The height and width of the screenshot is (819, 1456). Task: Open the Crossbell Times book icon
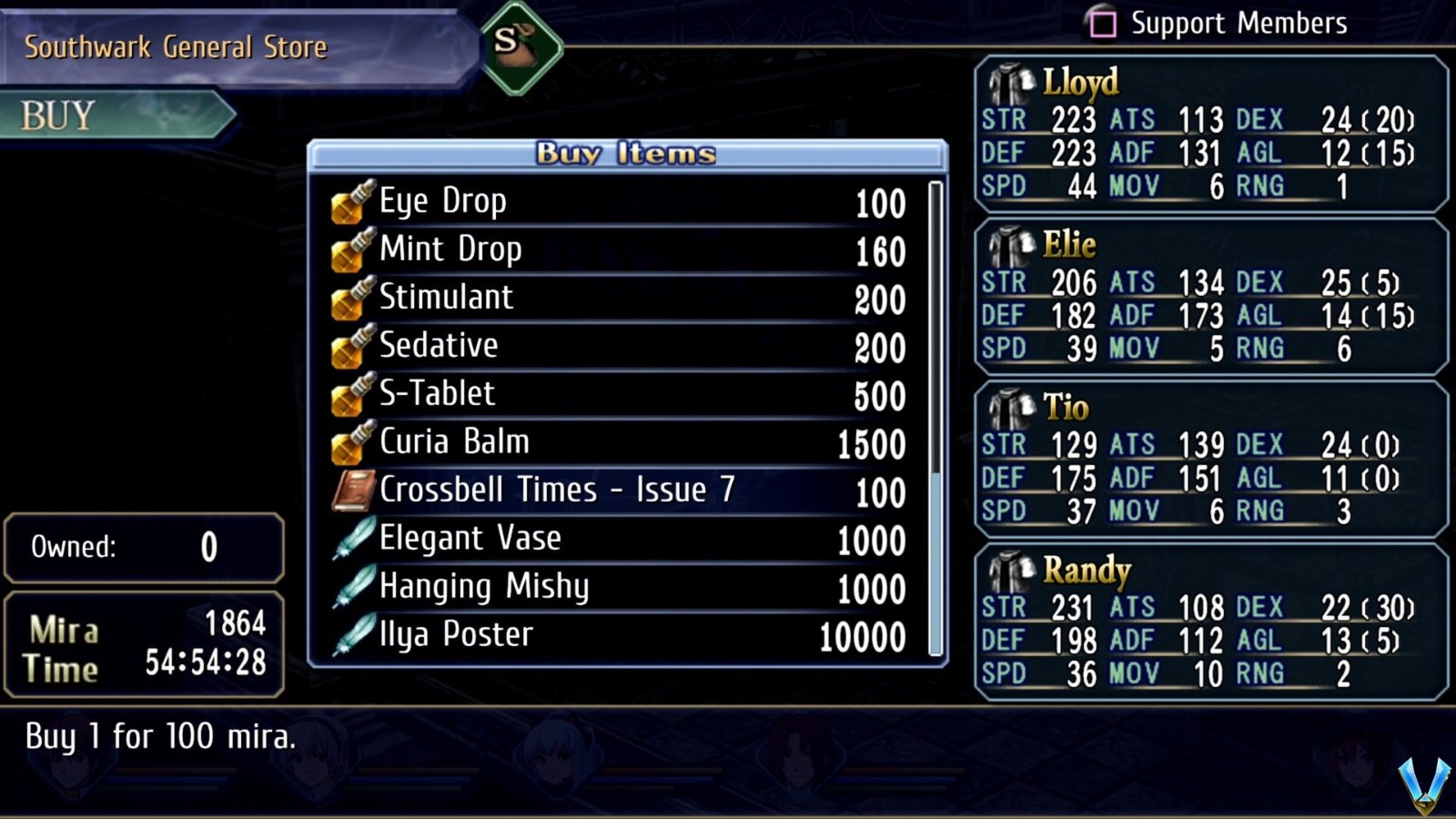coord(355,490)
